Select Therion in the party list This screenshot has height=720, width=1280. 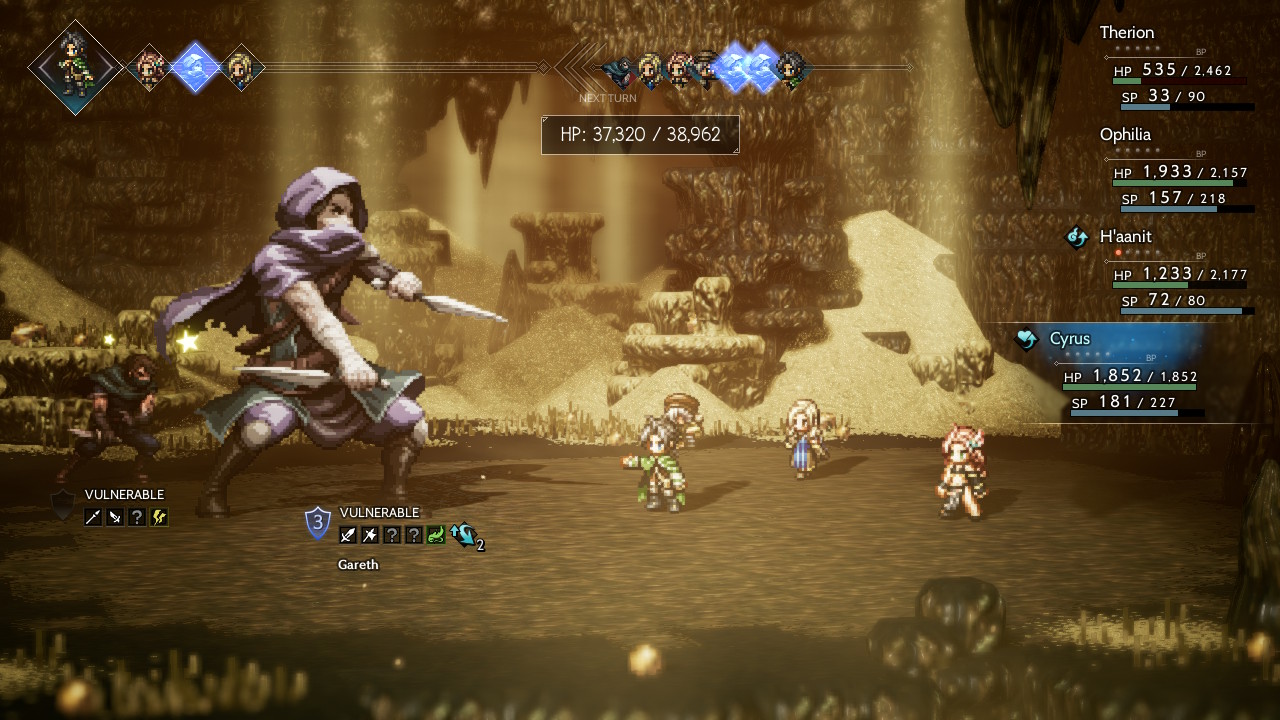tap(1127, 33)
